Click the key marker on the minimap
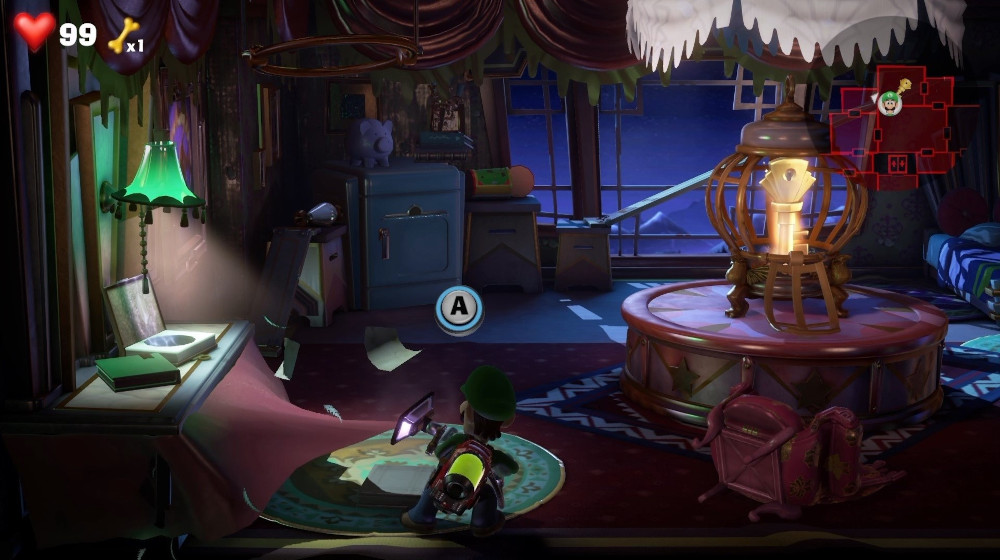1000x560 pixels. pos(904,86)
